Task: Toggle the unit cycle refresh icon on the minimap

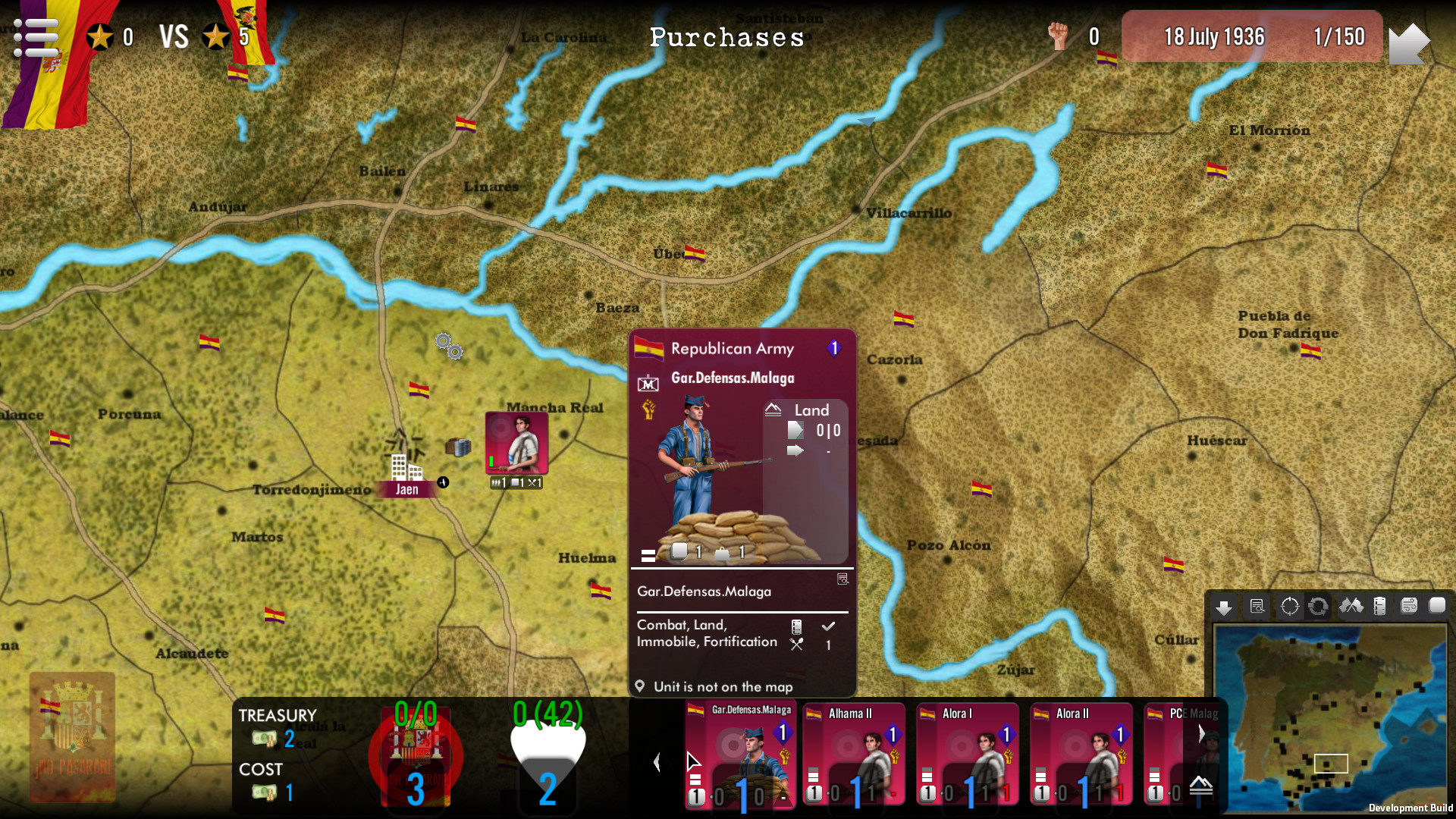Action: click(1318, 606)
